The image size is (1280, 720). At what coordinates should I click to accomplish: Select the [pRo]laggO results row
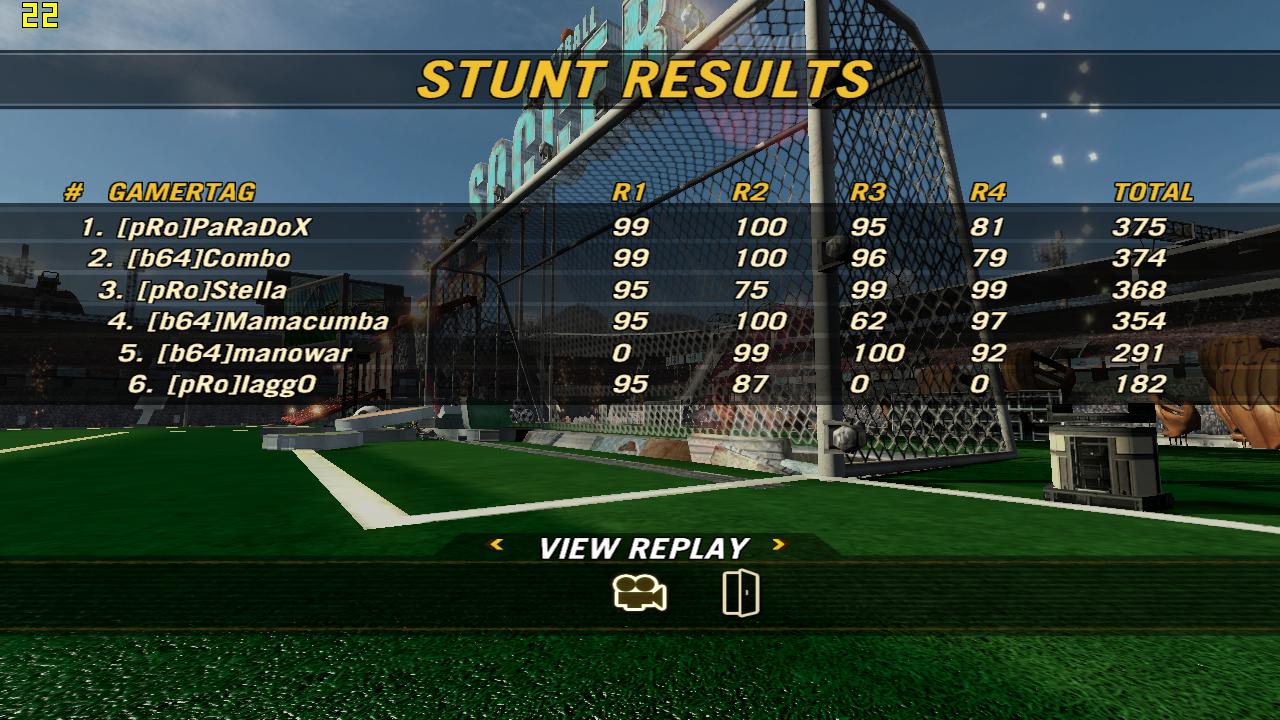tap(241, 384)
